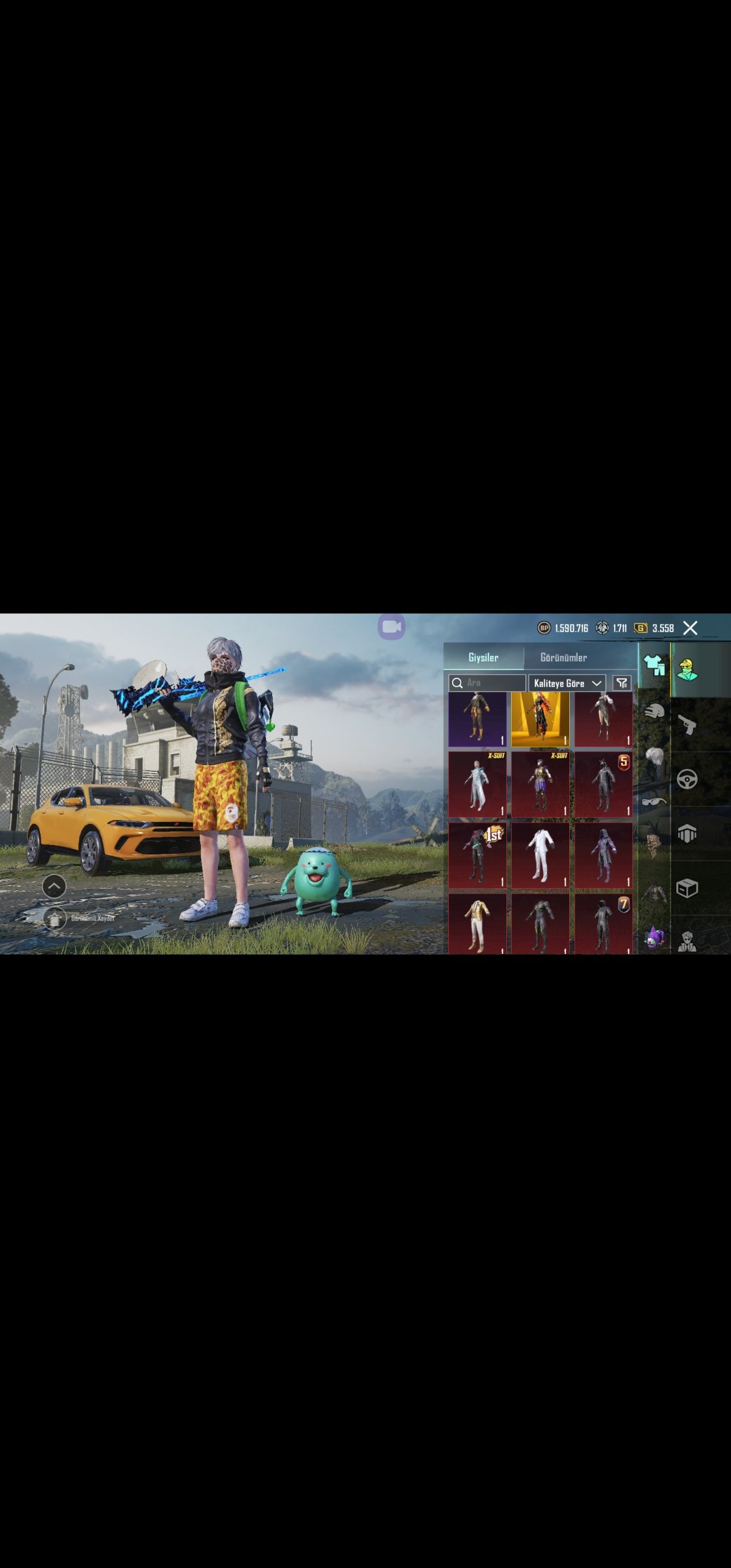Expand the up-arrow round button
The width and height of the screenshot is (731, 1568).
(54, 886)
